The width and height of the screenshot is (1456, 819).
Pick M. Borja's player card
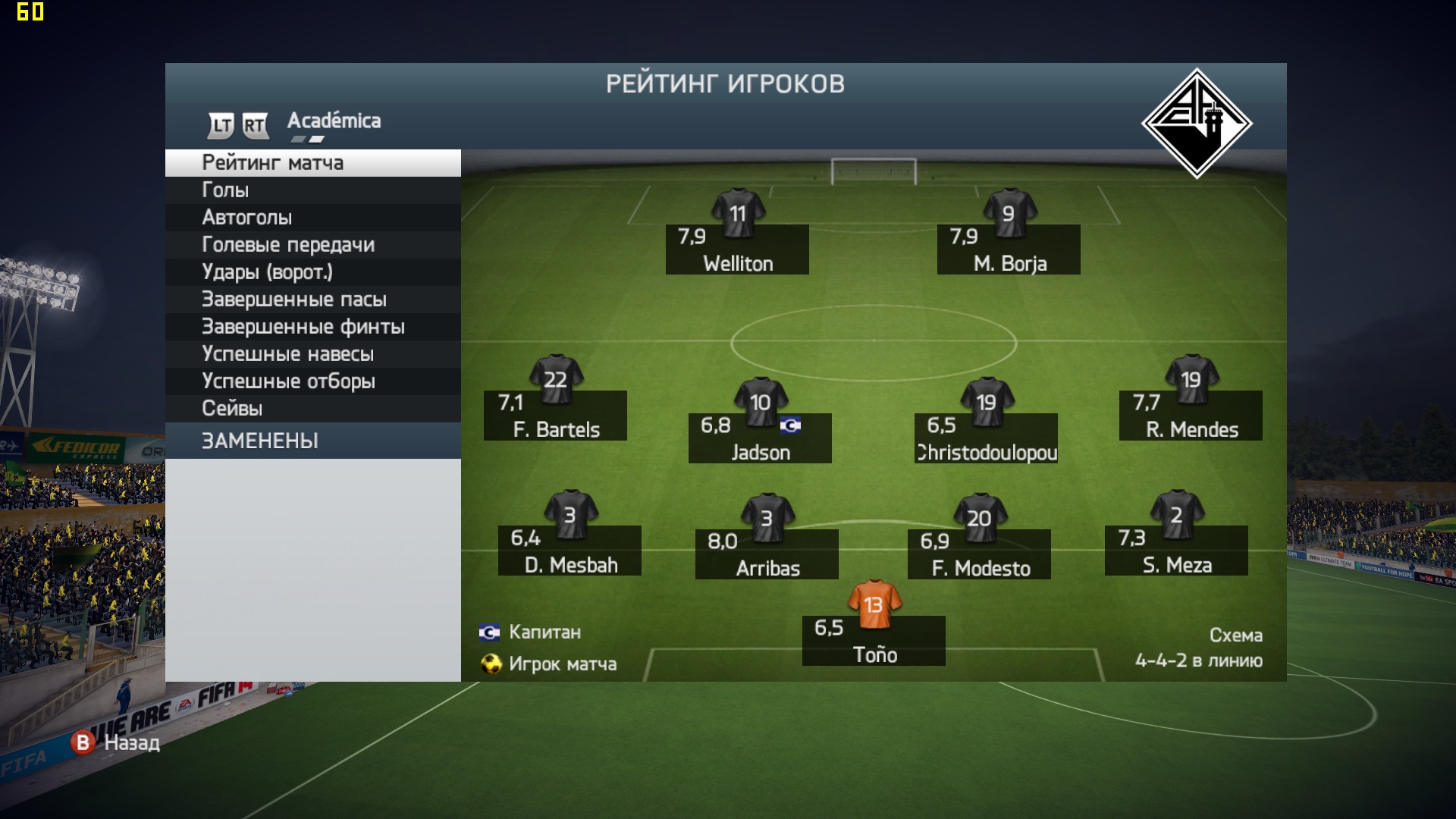pos(1009,249)
